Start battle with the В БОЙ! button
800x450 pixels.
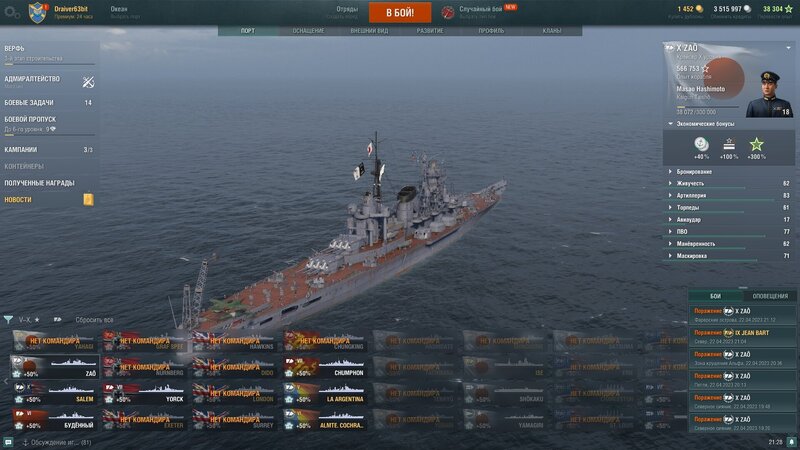pyautogui.click(x=400, y=12)
